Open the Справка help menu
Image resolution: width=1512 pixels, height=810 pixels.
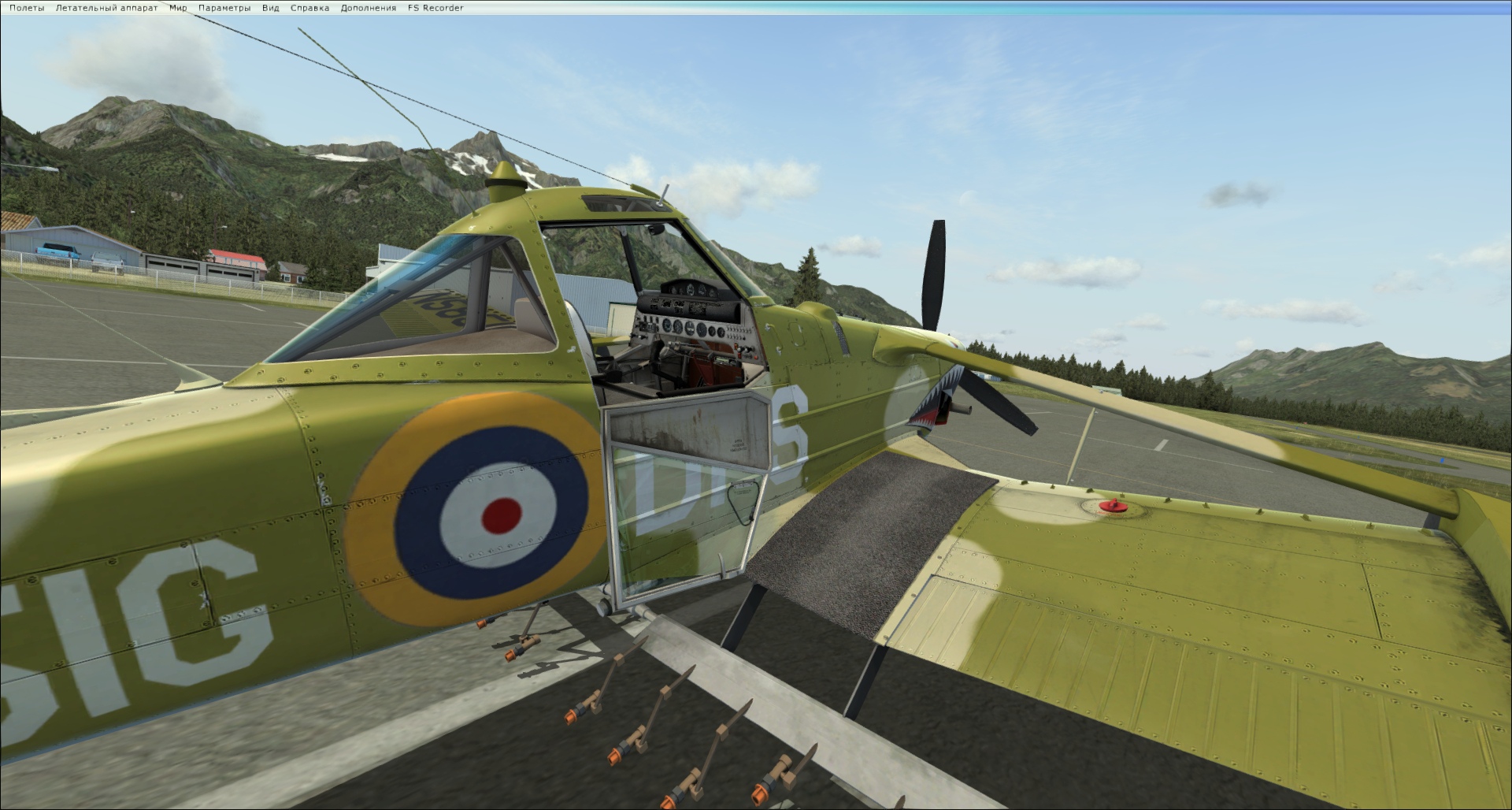[309, 8]
